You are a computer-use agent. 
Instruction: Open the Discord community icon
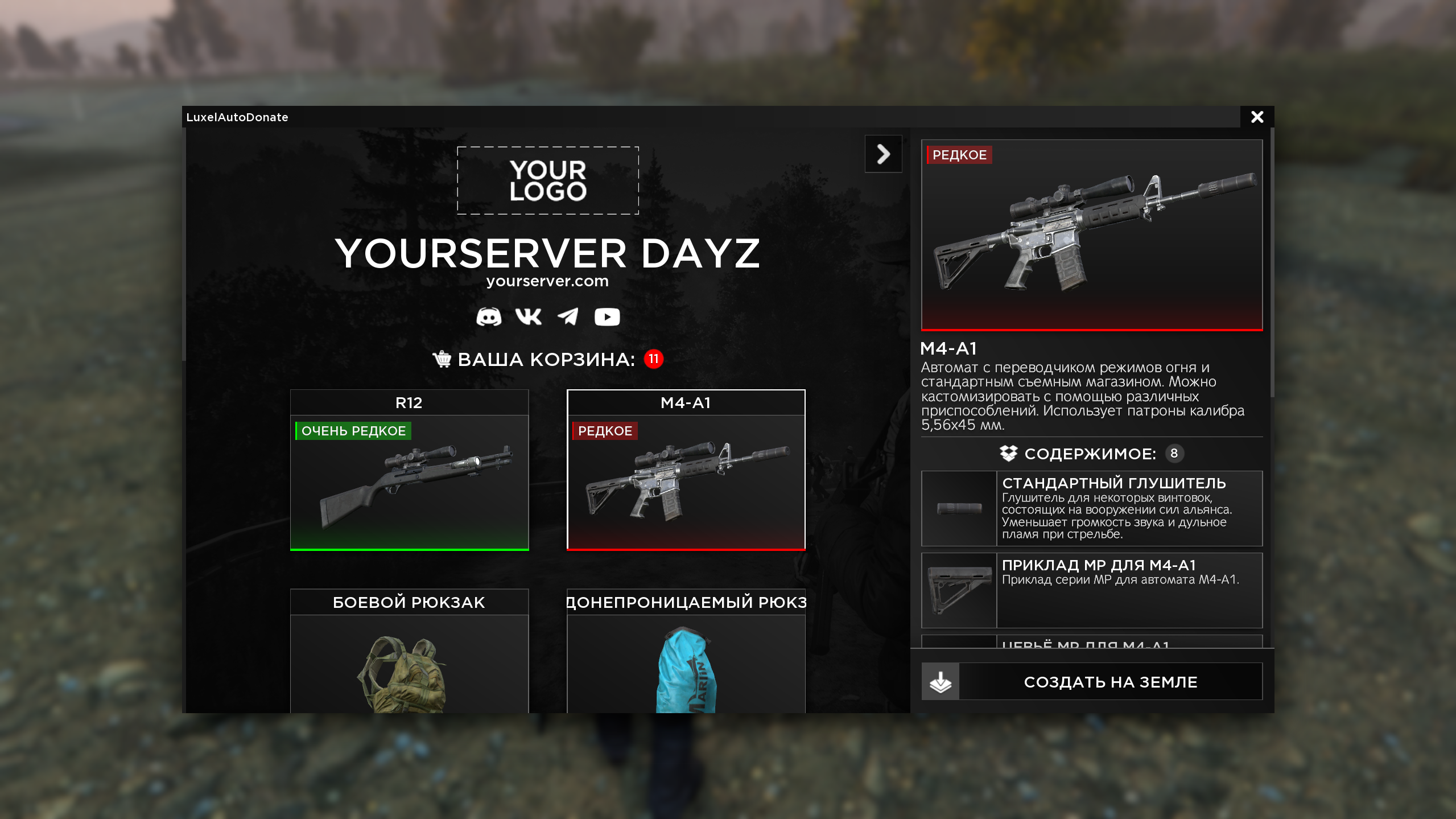click(490, 317)
